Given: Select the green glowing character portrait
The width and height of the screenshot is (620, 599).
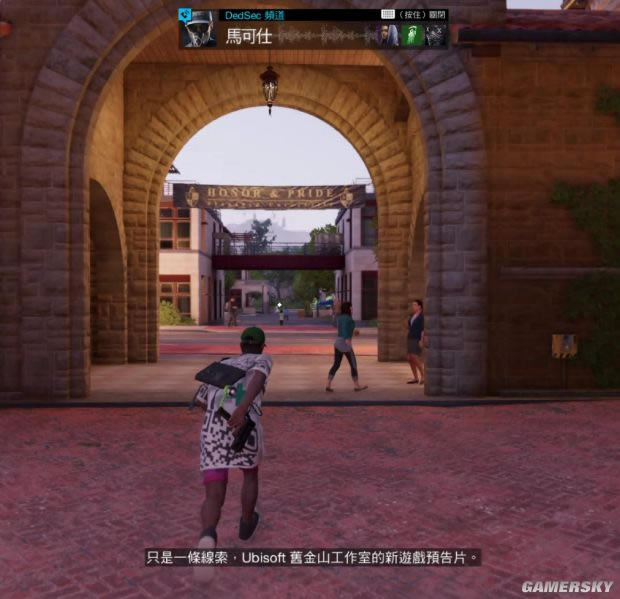Looking at the screenshot, I should [x=412, y=35].
